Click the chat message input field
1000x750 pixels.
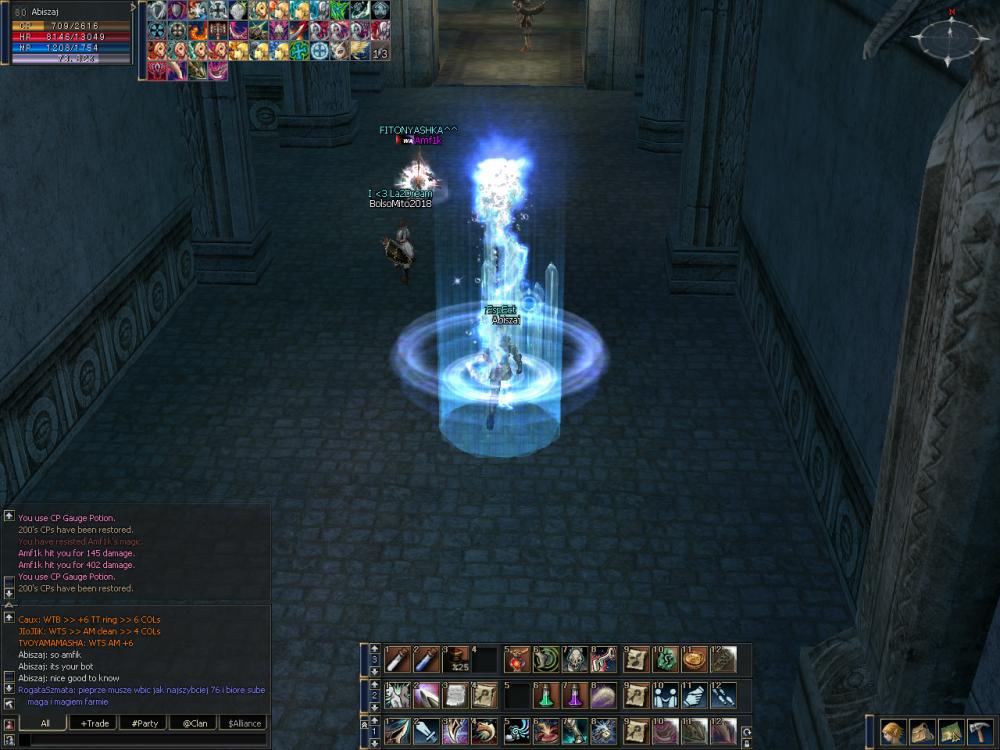(x=140, y=740)
